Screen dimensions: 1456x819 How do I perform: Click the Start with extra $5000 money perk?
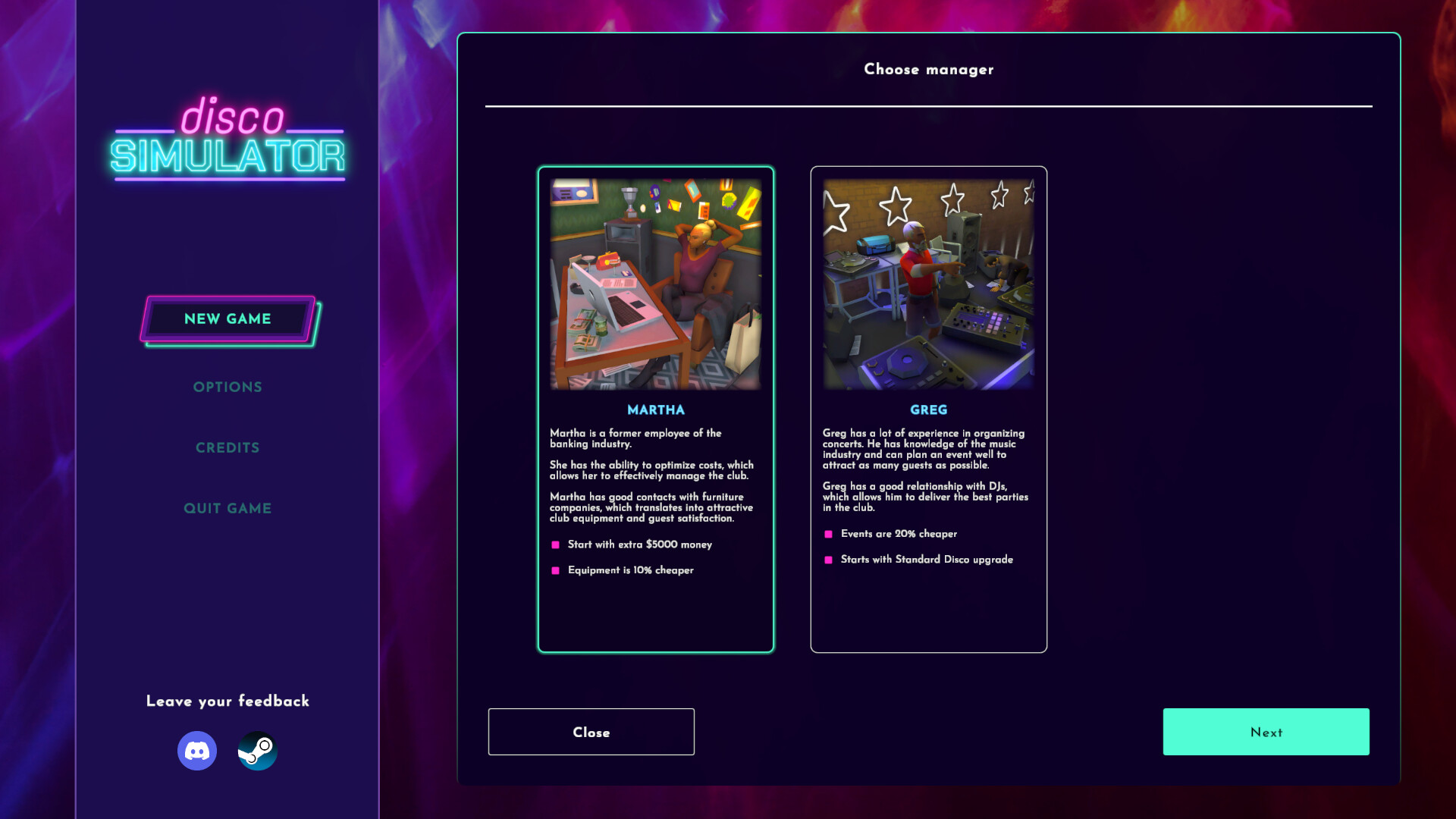coord(641,544)
